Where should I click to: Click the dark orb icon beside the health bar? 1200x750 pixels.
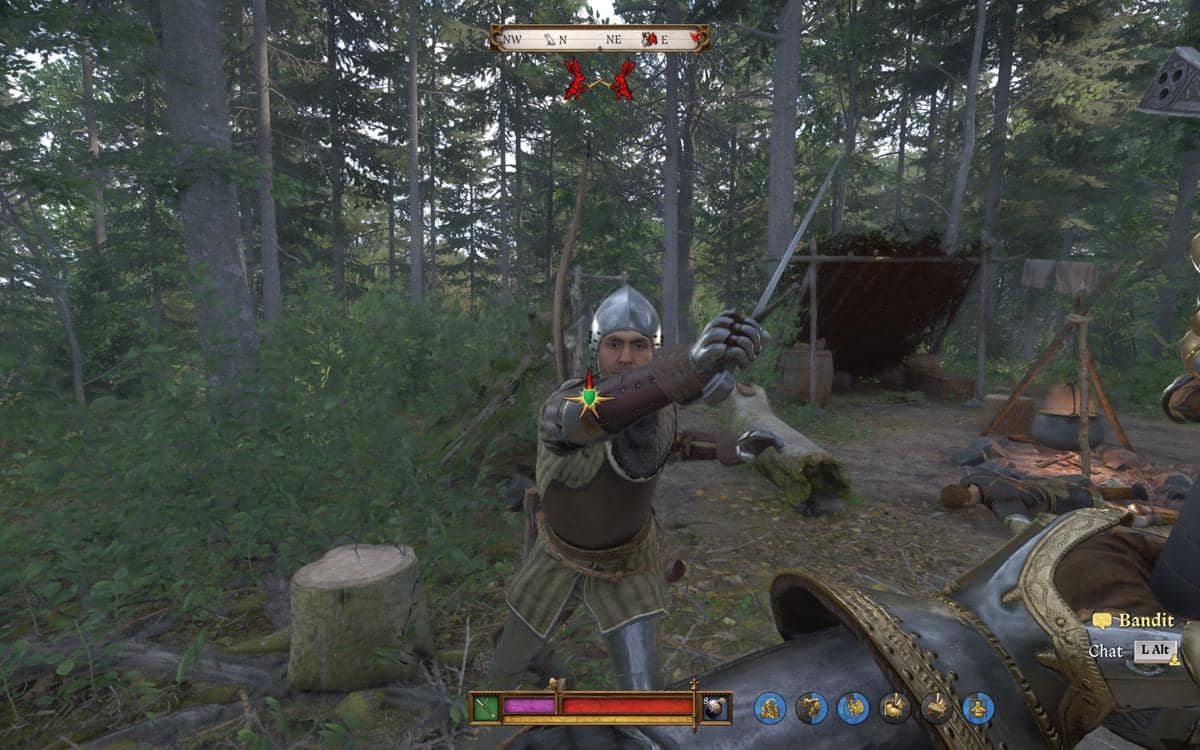pos(715,707)
